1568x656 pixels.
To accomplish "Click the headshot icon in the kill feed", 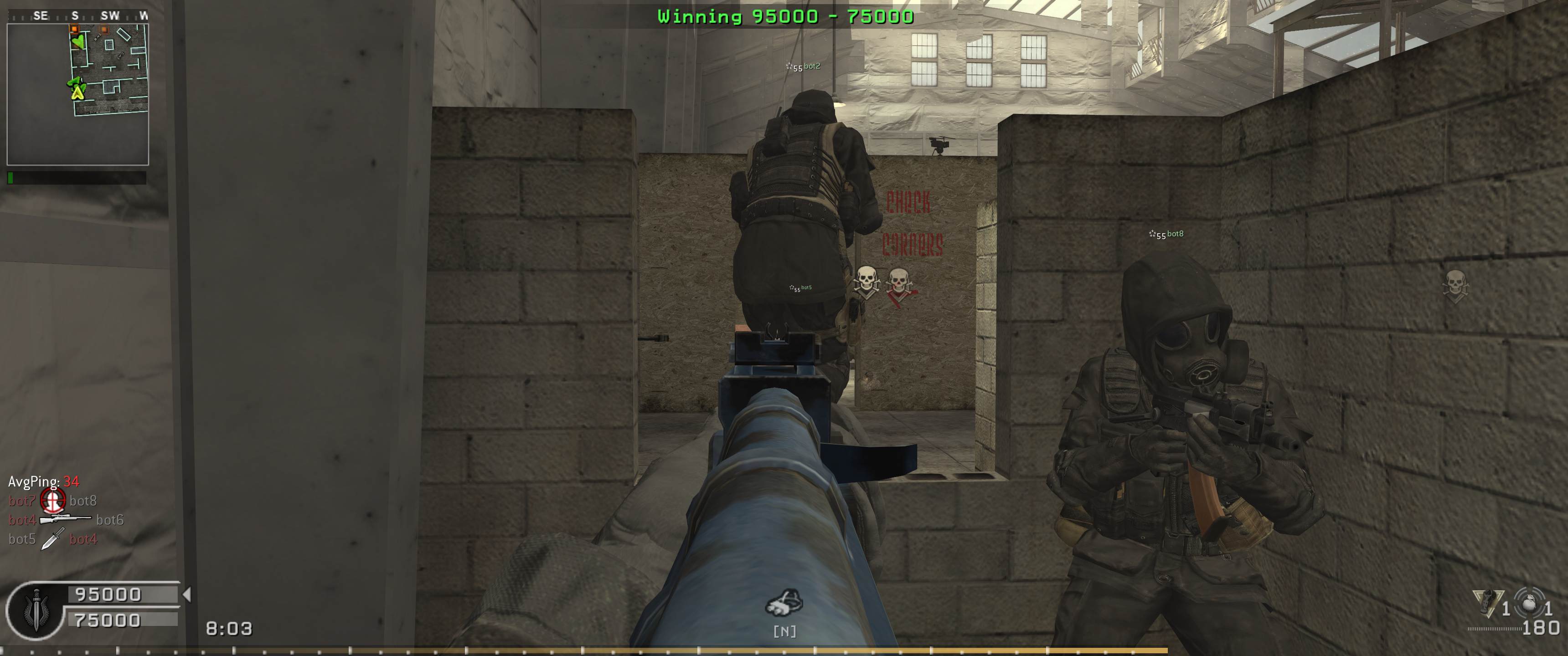I will 52,501.
